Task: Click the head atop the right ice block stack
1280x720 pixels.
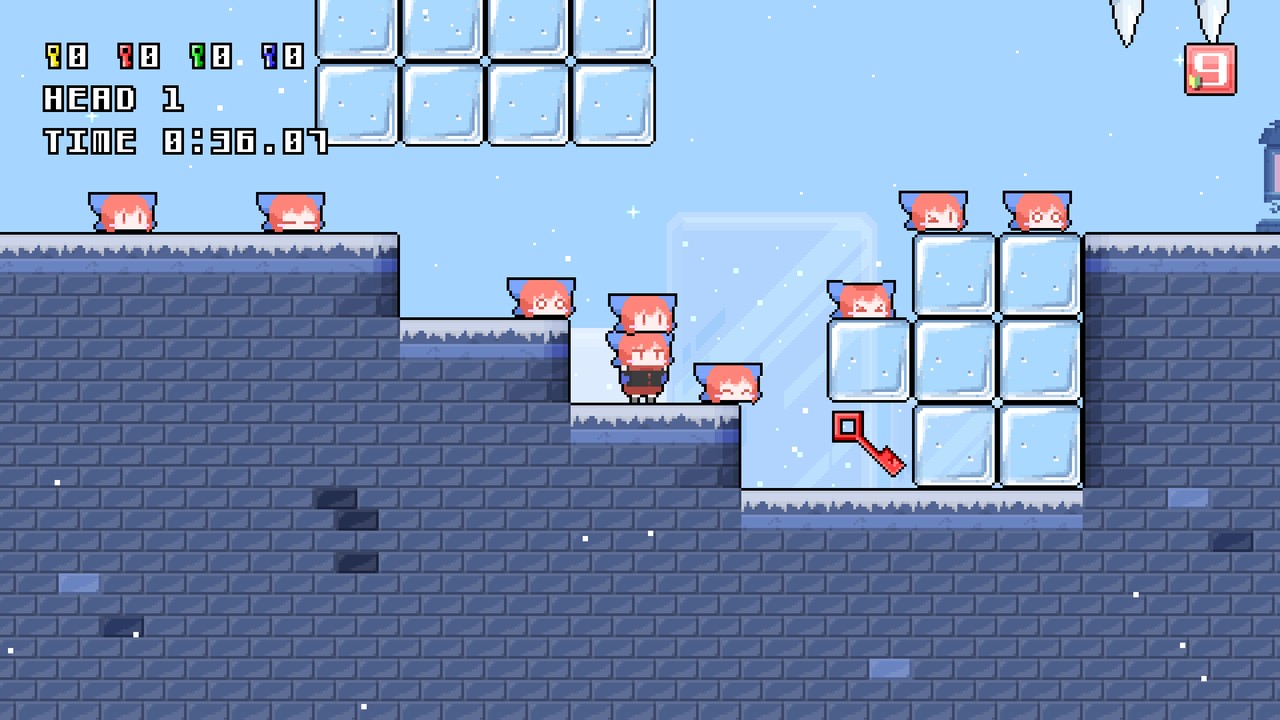Action: click(935, 210)
